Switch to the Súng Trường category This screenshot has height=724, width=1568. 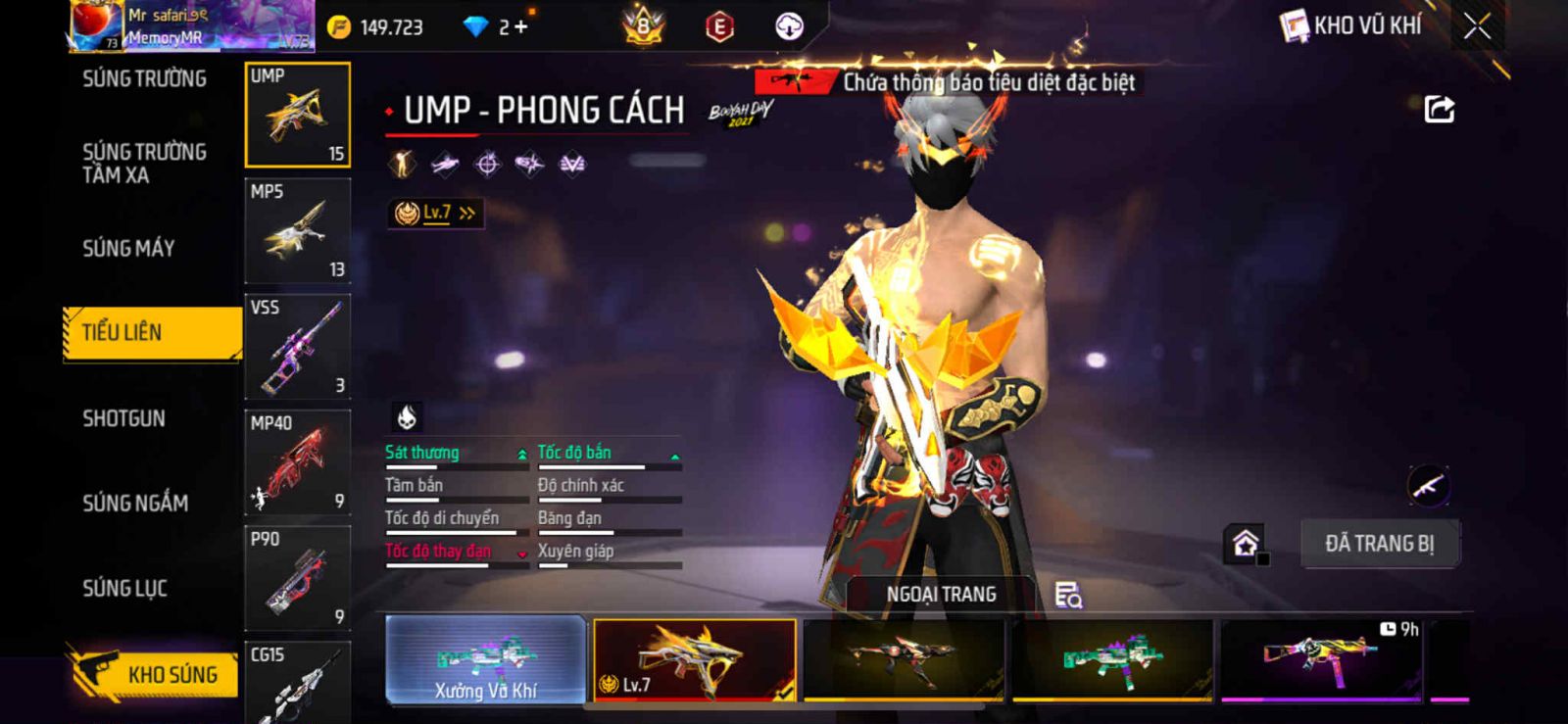144,79
